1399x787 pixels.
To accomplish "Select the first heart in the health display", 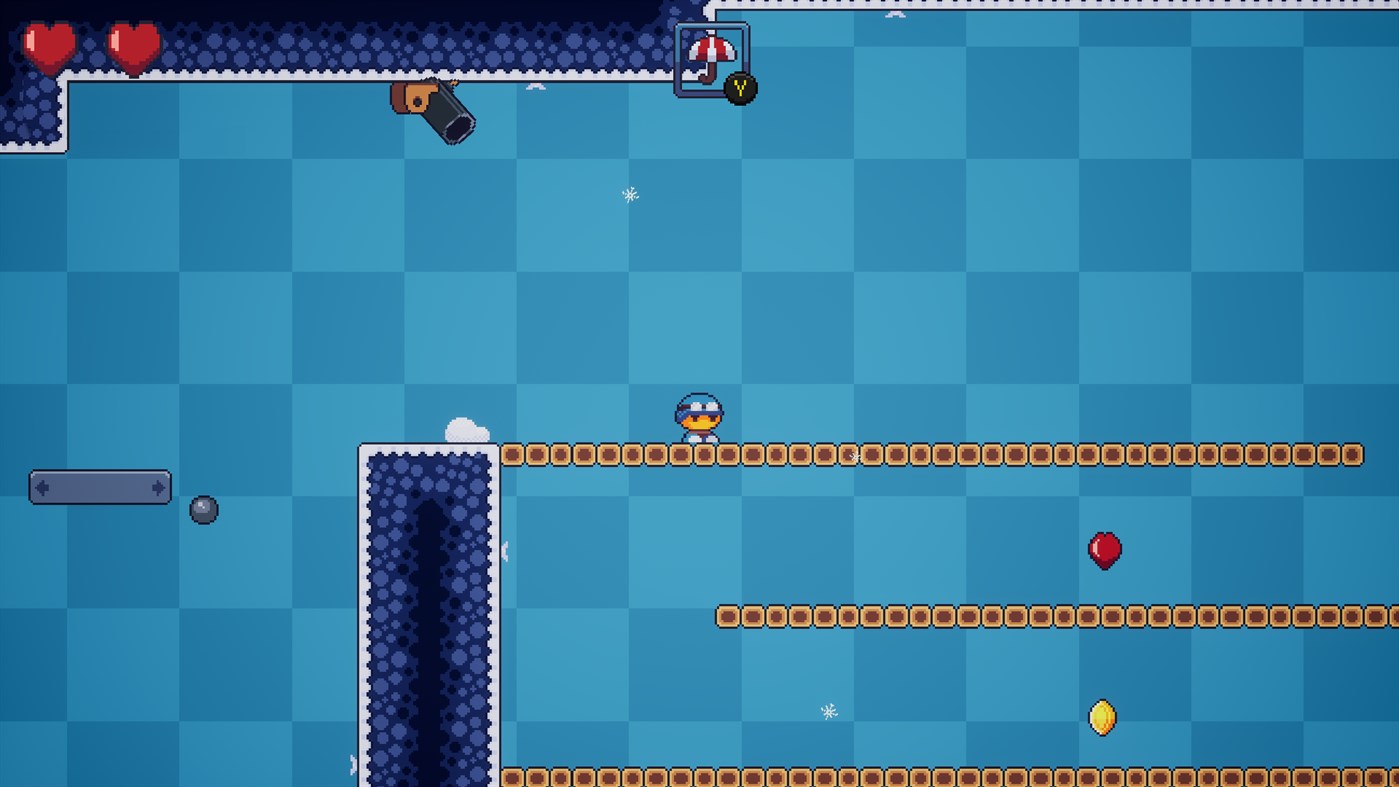I will 47,45.
